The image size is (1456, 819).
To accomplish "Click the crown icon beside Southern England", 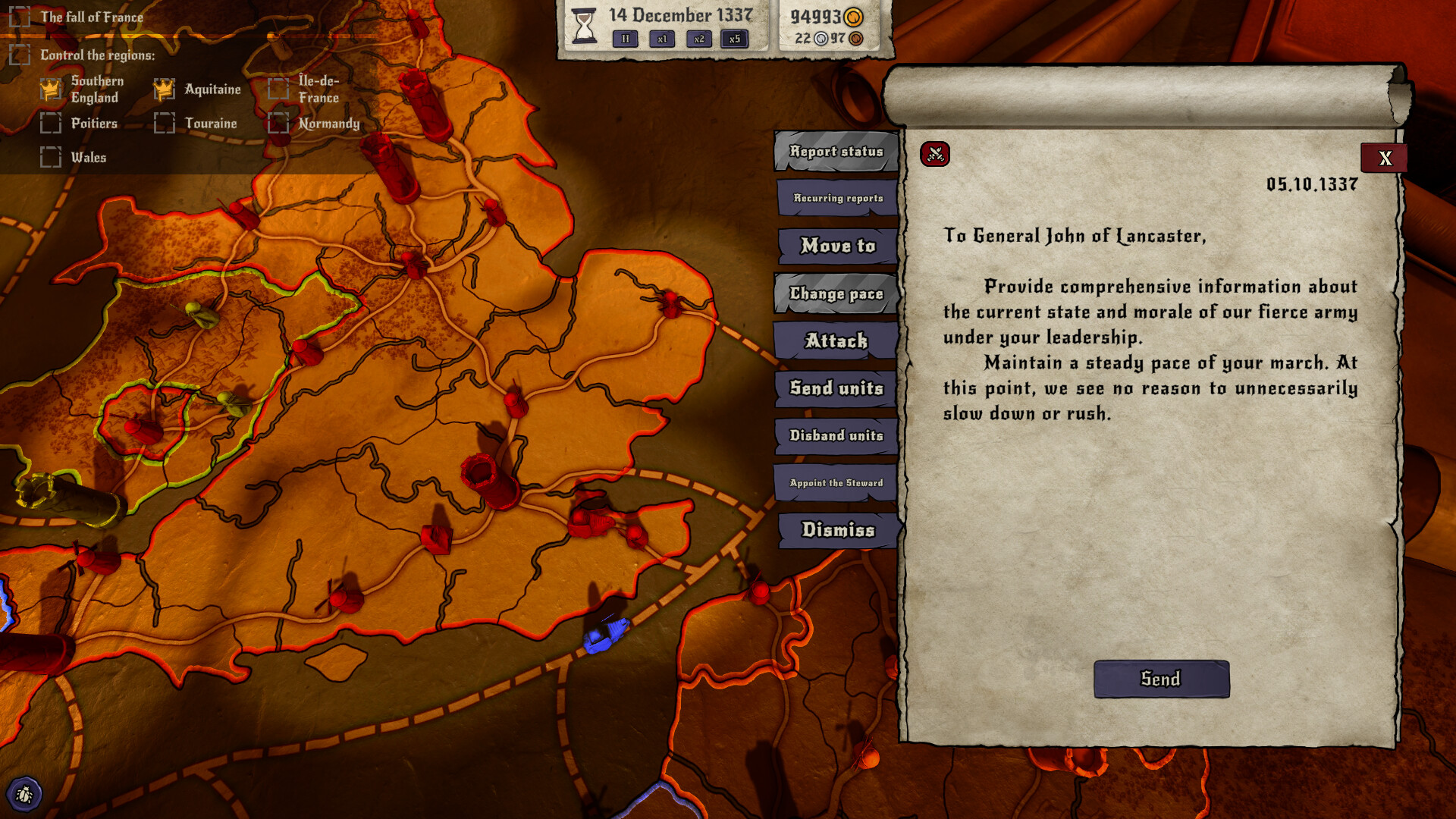I will (50, 89).
